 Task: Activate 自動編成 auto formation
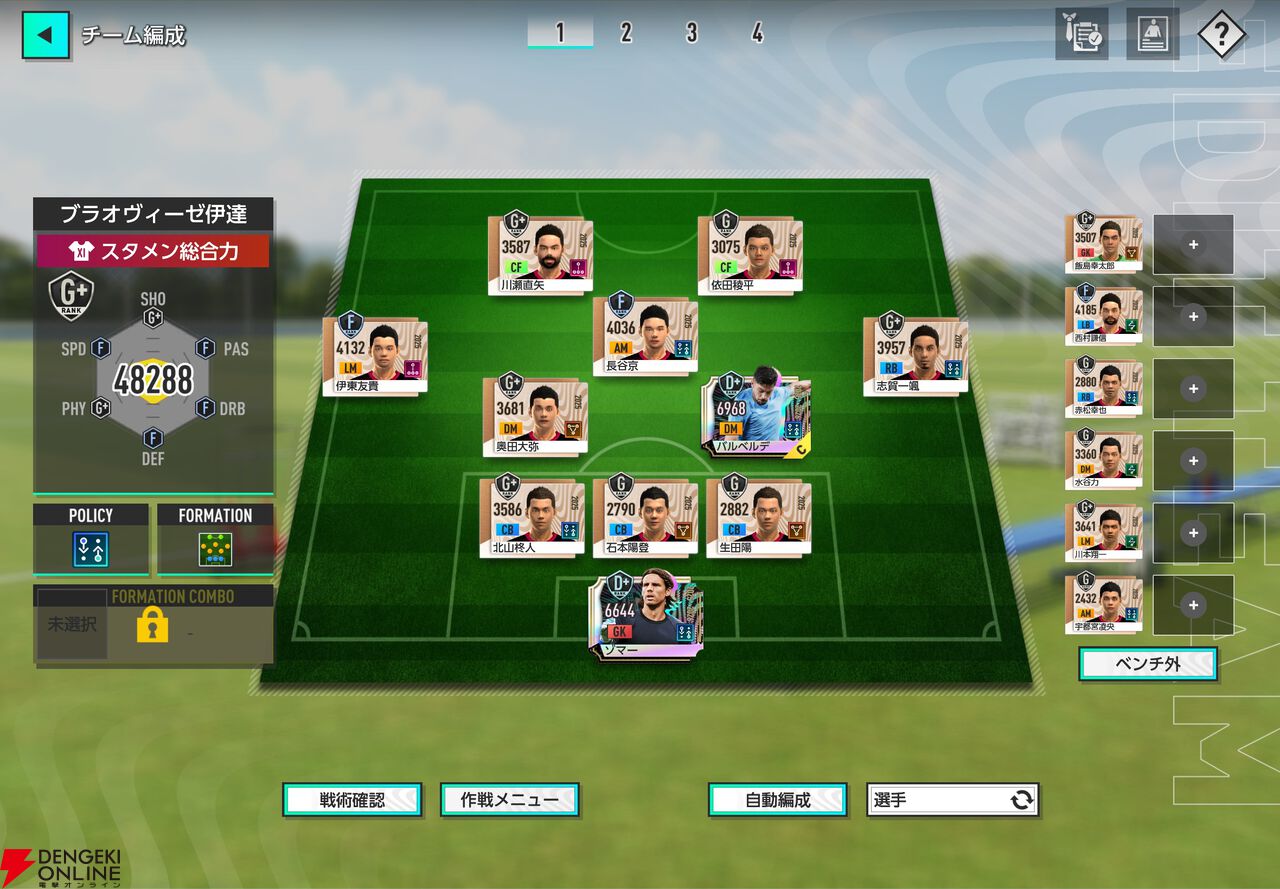(x=778, y=800)
